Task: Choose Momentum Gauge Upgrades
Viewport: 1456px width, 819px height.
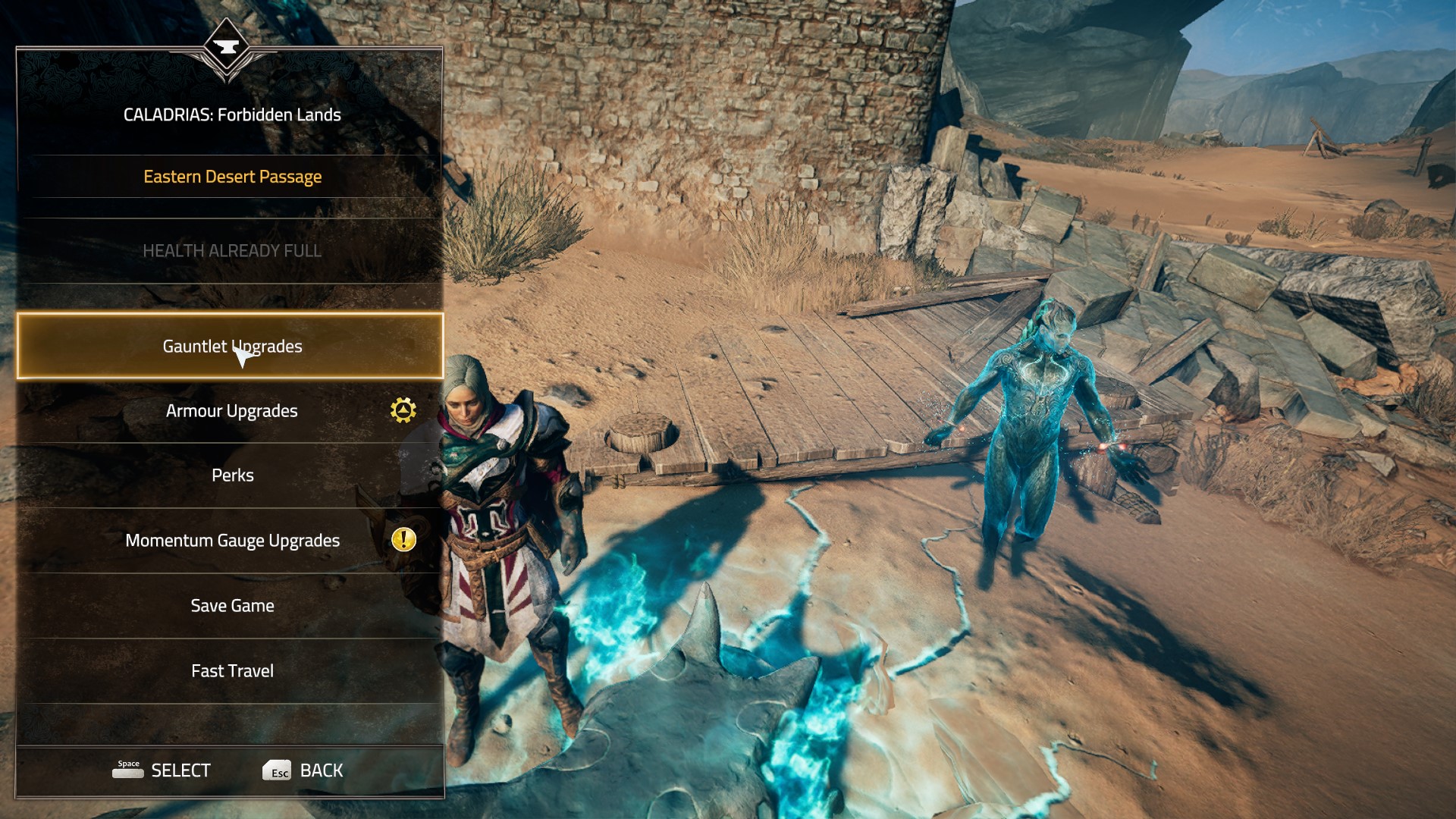Action: point(232,541)
